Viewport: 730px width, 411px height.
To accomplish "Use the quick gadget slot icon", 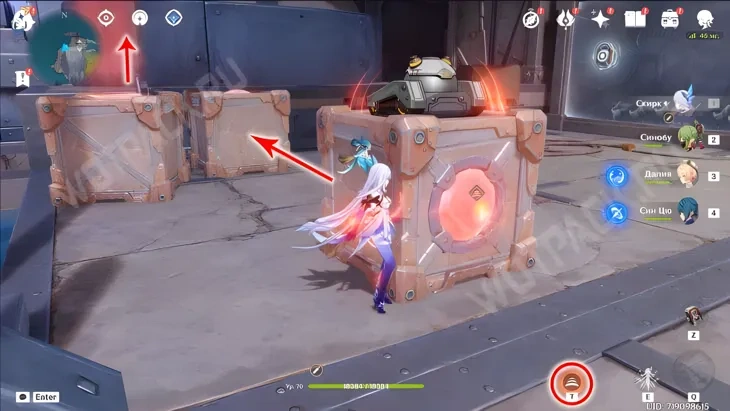I will coord(692,315).
